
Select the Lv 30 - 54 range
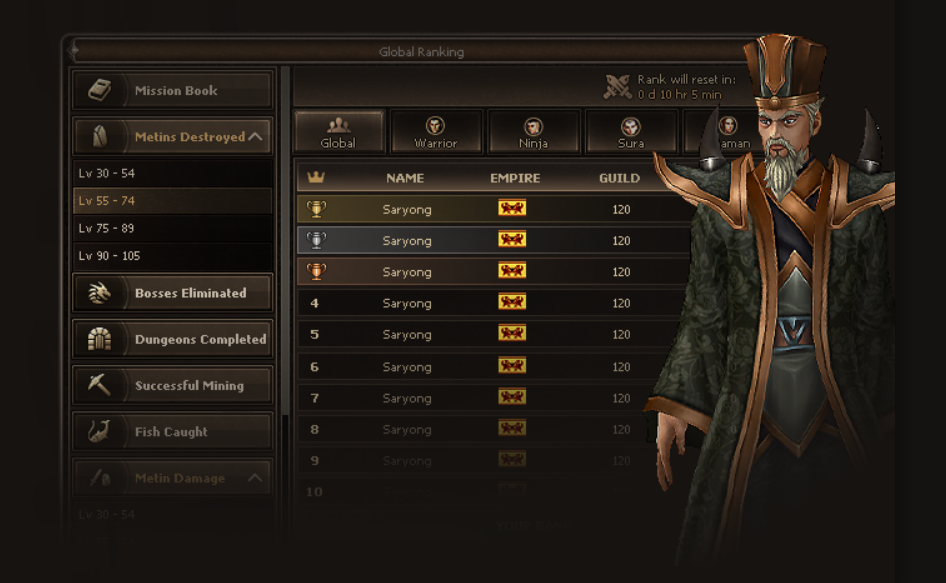pos(172,173)
